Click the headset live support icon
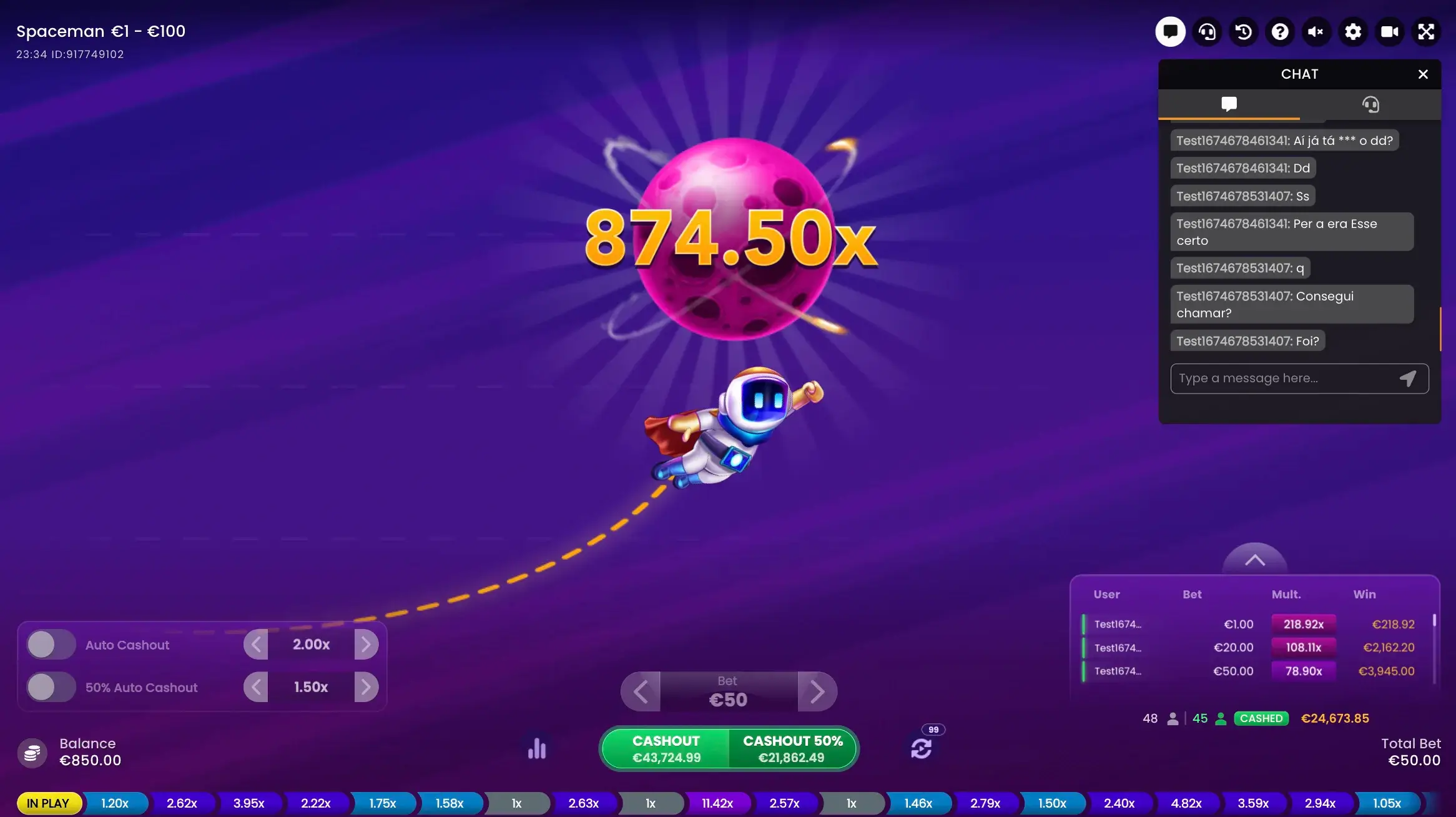 tap(1207, 32)
